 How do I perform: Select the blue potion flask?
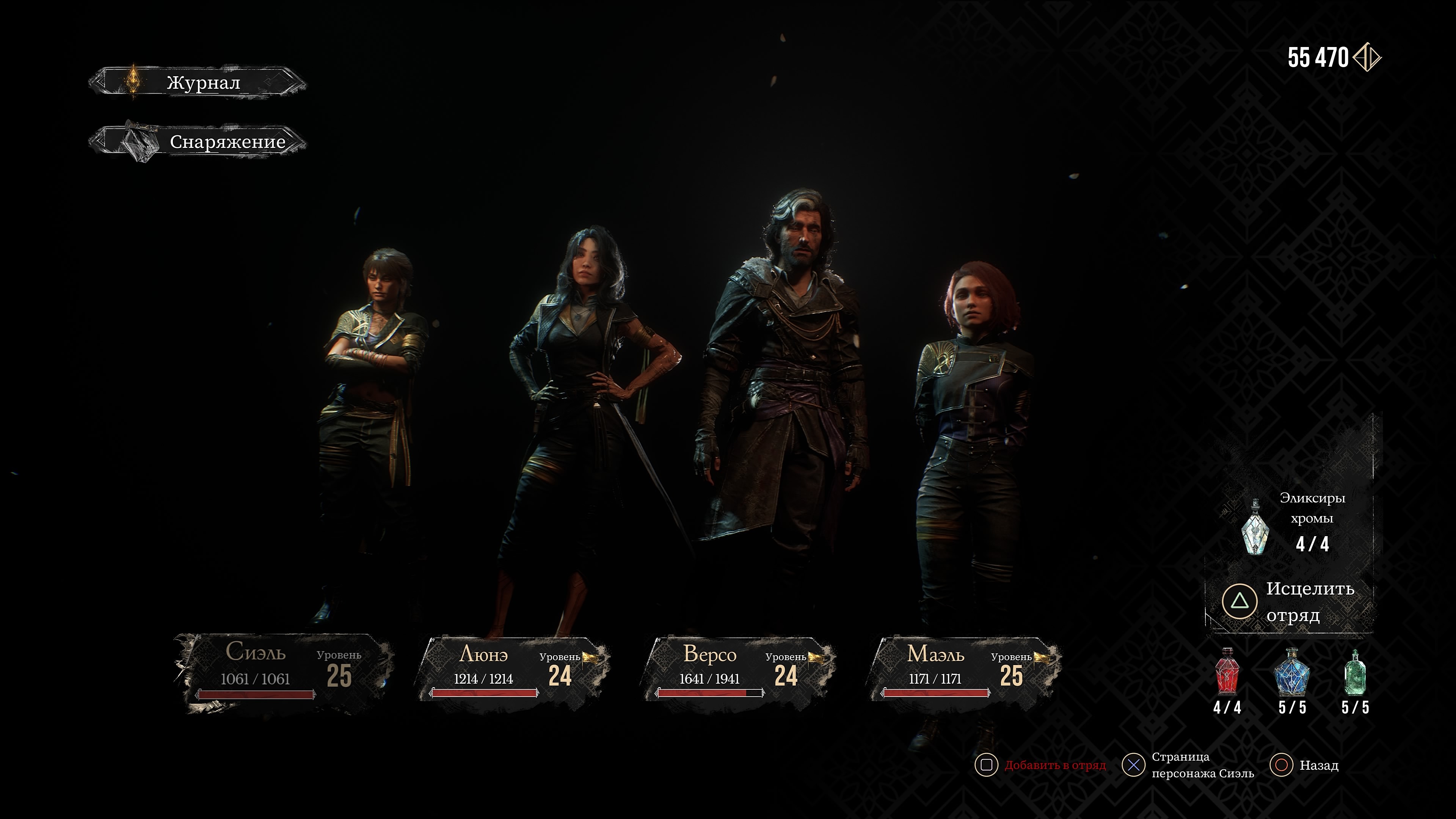click(x=1291, y=672)
